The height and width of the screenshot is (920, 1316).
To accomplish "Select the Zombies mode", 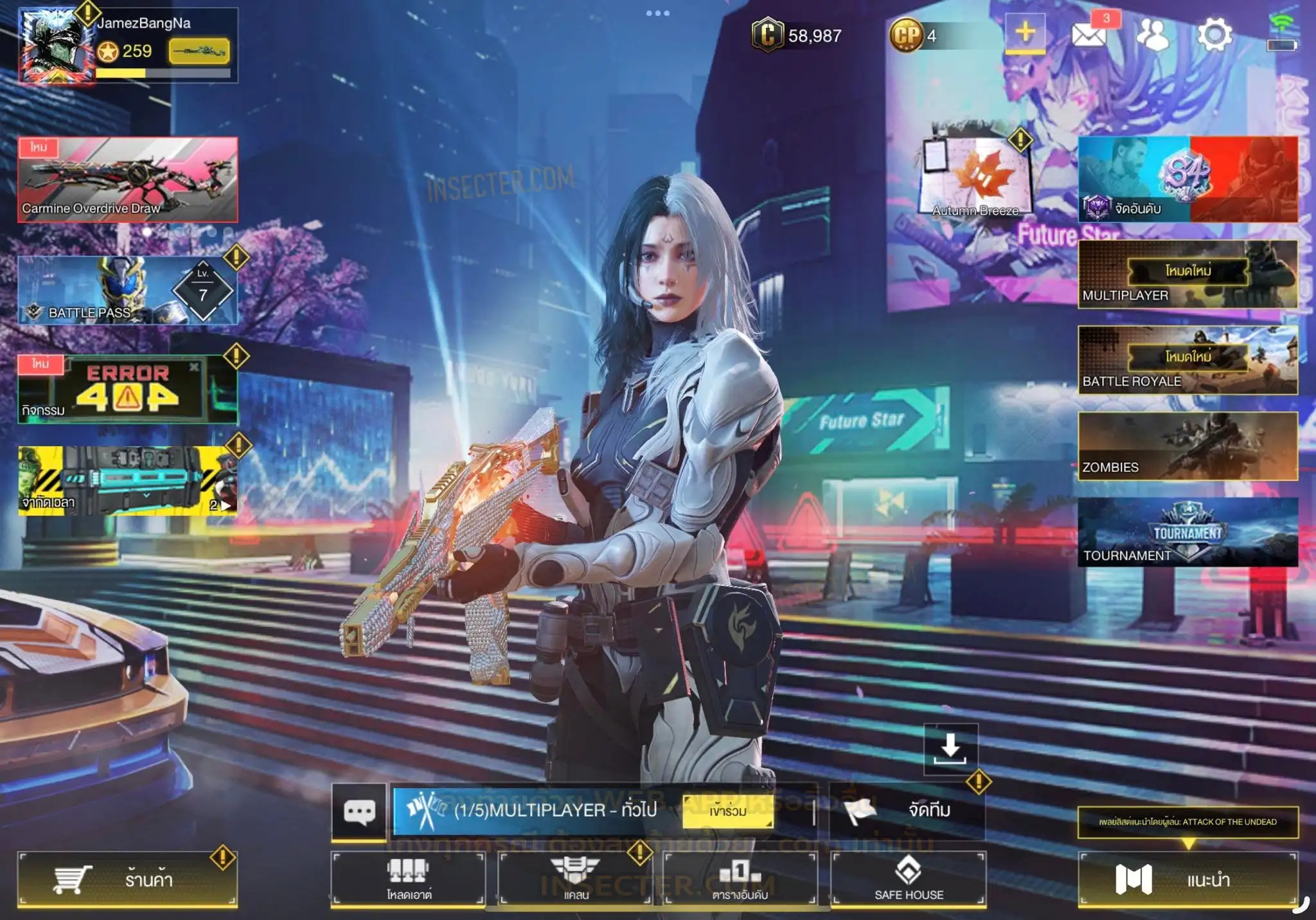I will tap(1187, 446).
